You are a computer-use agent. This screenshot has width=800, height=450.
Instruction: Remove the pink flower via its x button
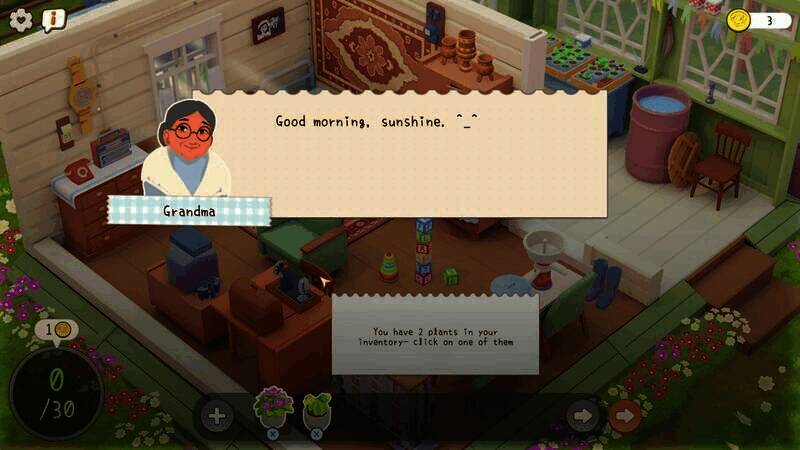pos(273,434)
